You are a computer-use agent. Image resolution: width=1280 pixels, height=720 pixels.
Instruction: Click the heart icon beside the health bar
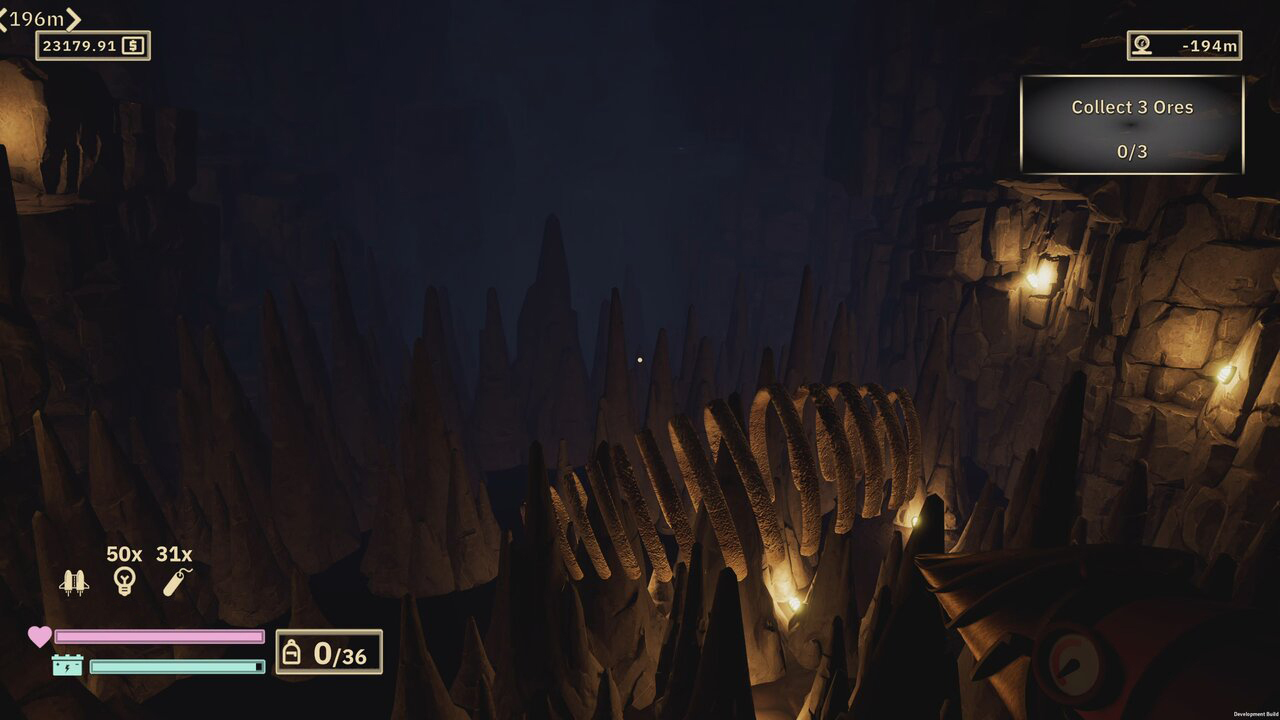pos(36,633)
